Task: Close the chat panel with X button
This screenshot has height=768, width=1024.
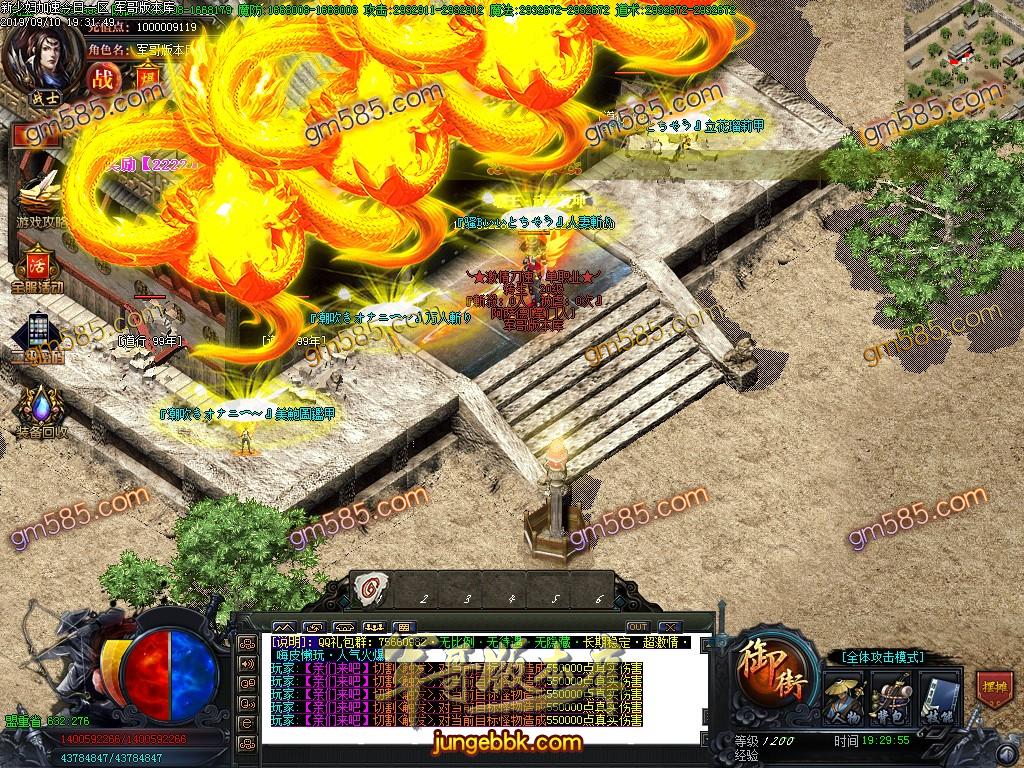Action: 670,627
